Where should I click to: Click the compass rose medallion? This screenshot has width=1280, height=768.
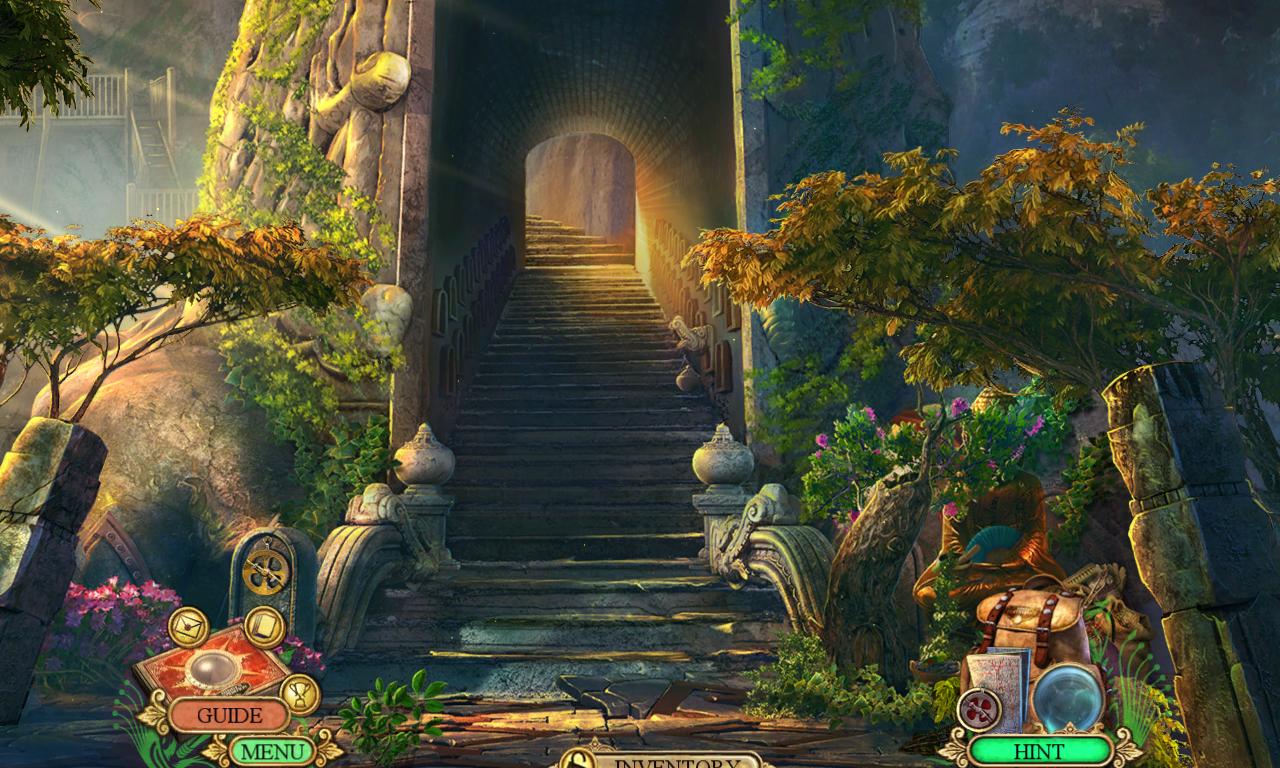tap(977, 707)
